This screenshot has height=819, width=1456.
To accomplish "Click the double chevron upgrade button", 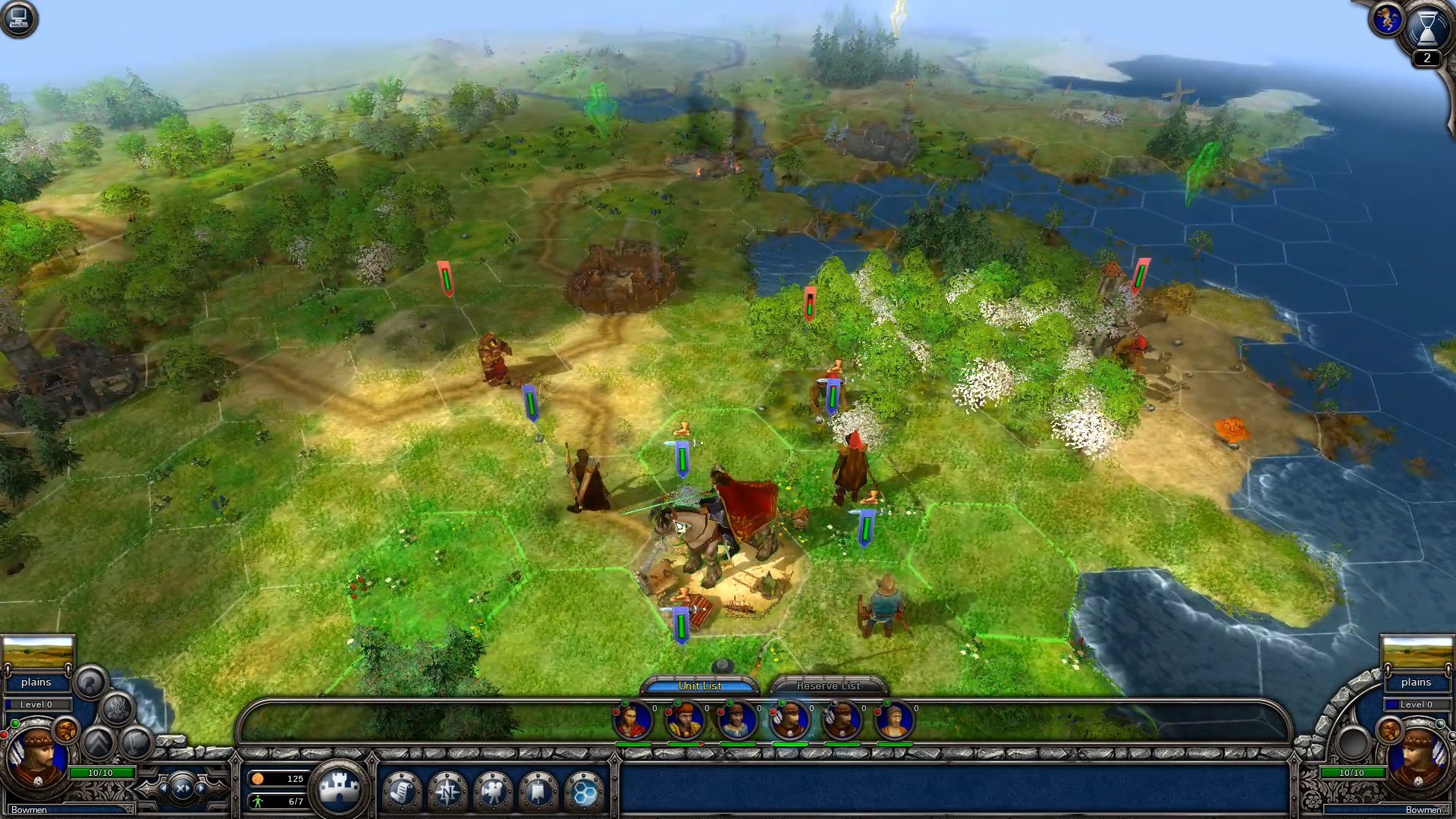I will point(99,742).
